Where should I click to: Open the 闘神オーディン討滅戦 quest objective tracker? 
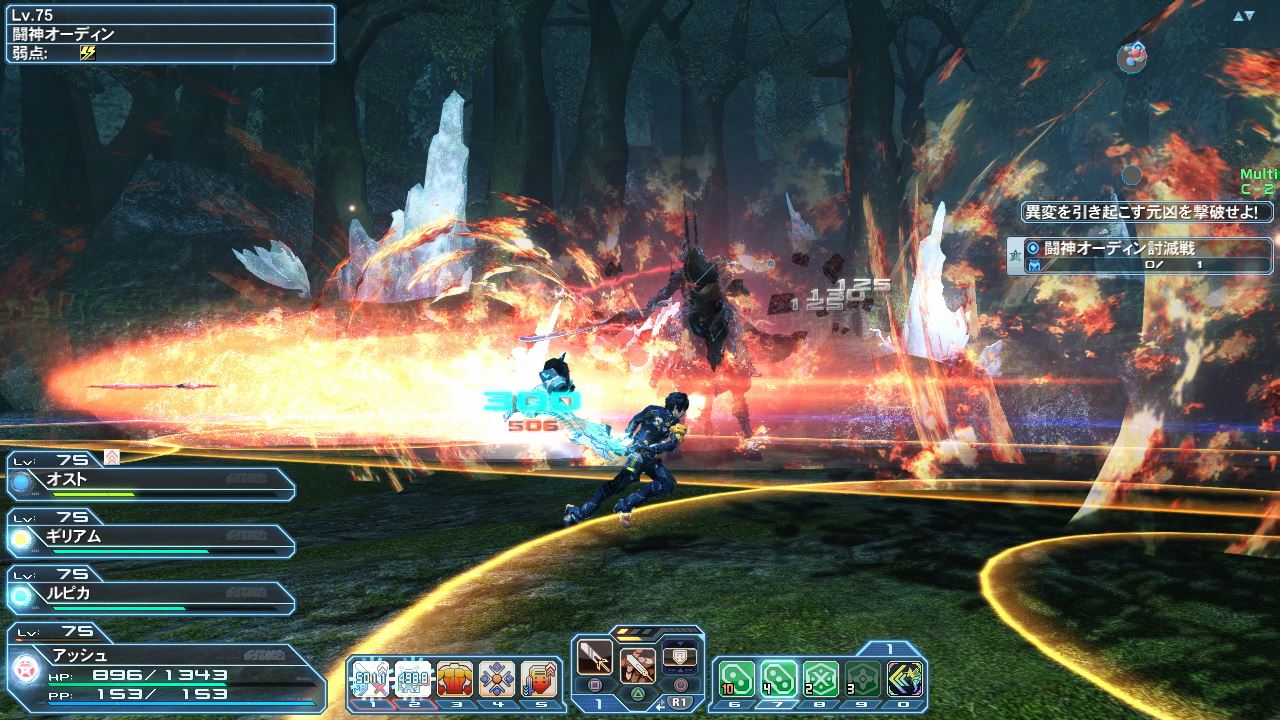[1140, 255]
